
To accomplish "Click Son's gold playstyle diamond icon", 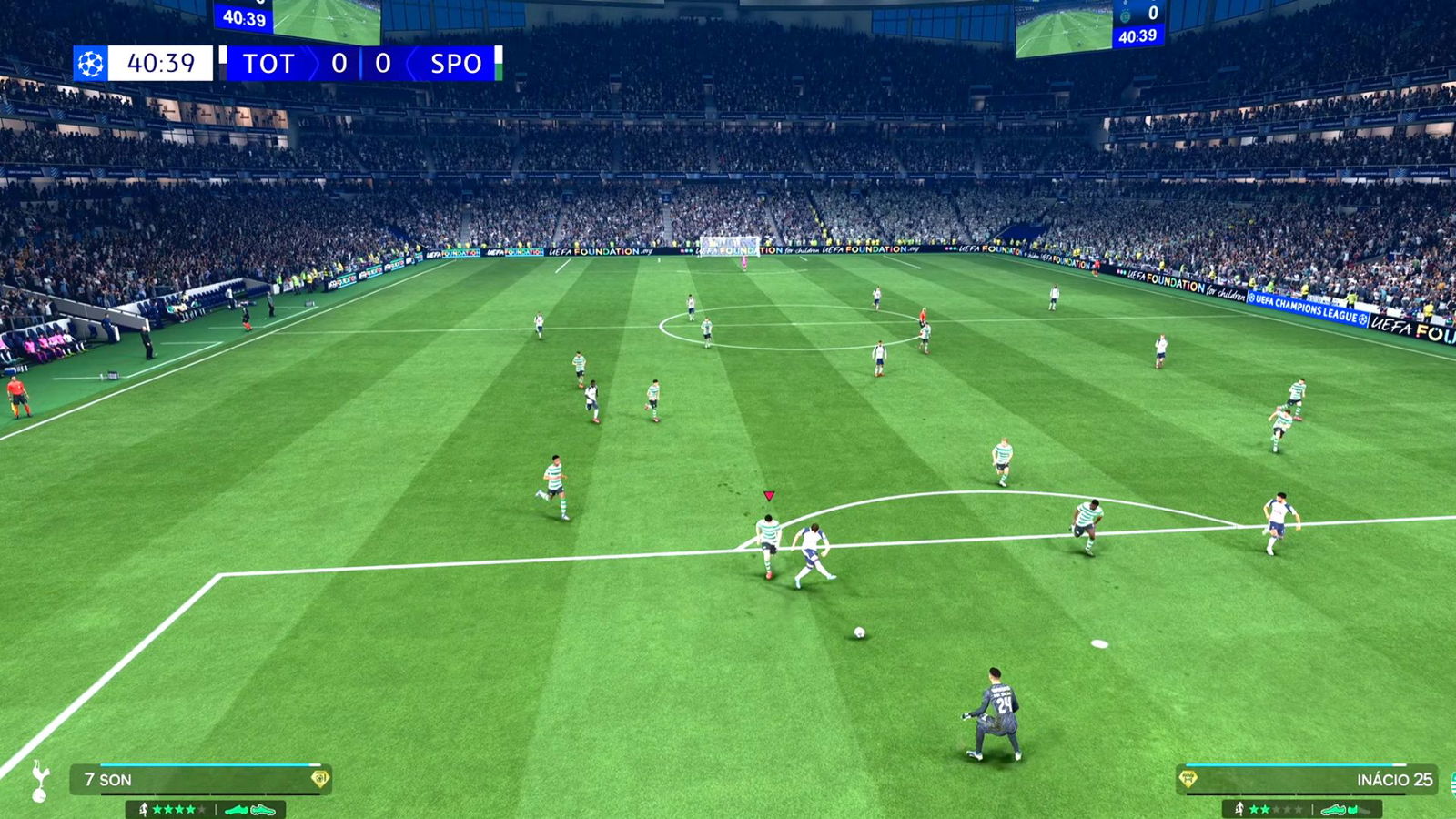I will 322,778.
